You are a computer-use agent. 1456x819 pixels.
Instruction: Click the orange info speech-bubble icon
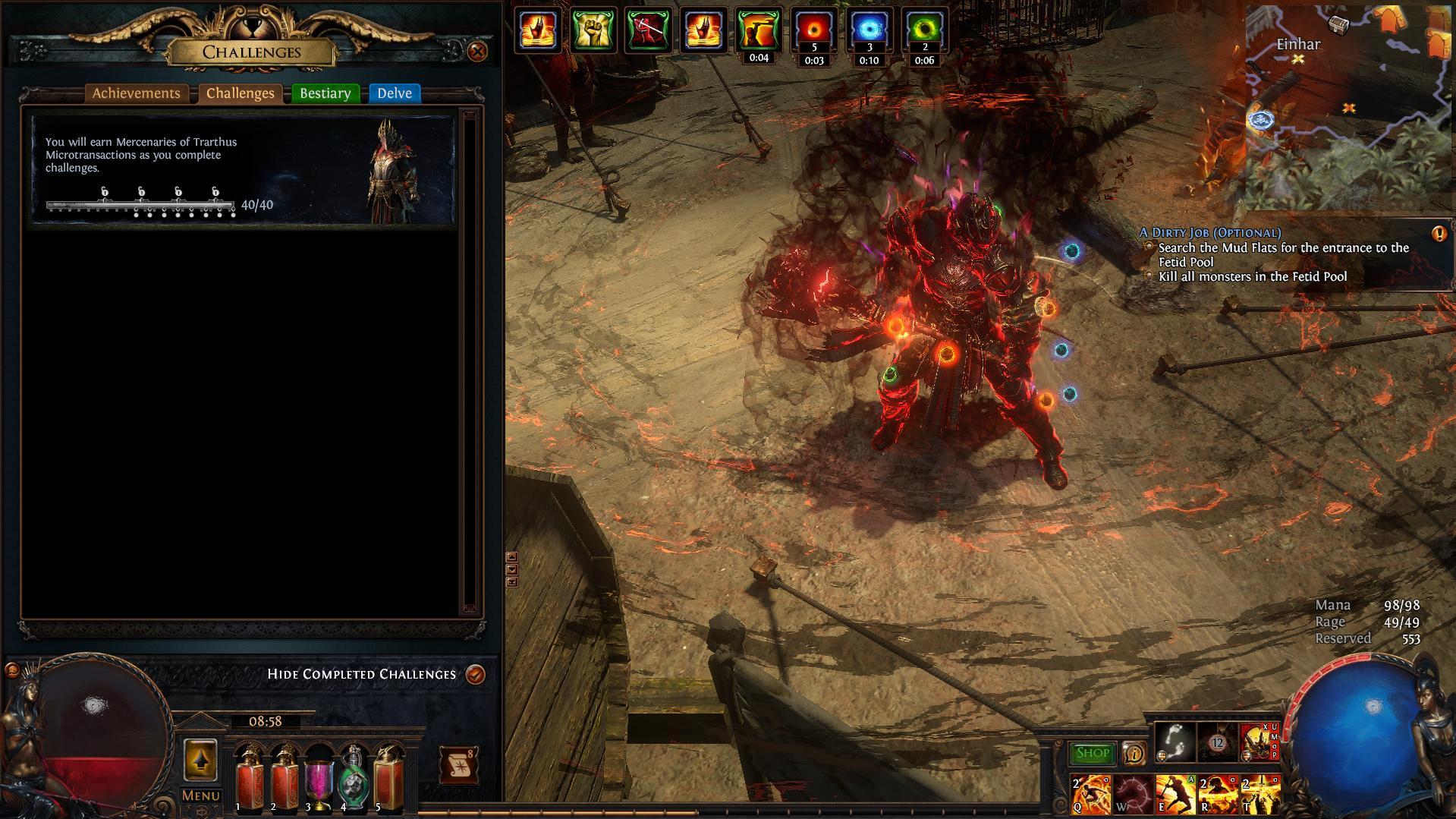(x=1134, y=753)
